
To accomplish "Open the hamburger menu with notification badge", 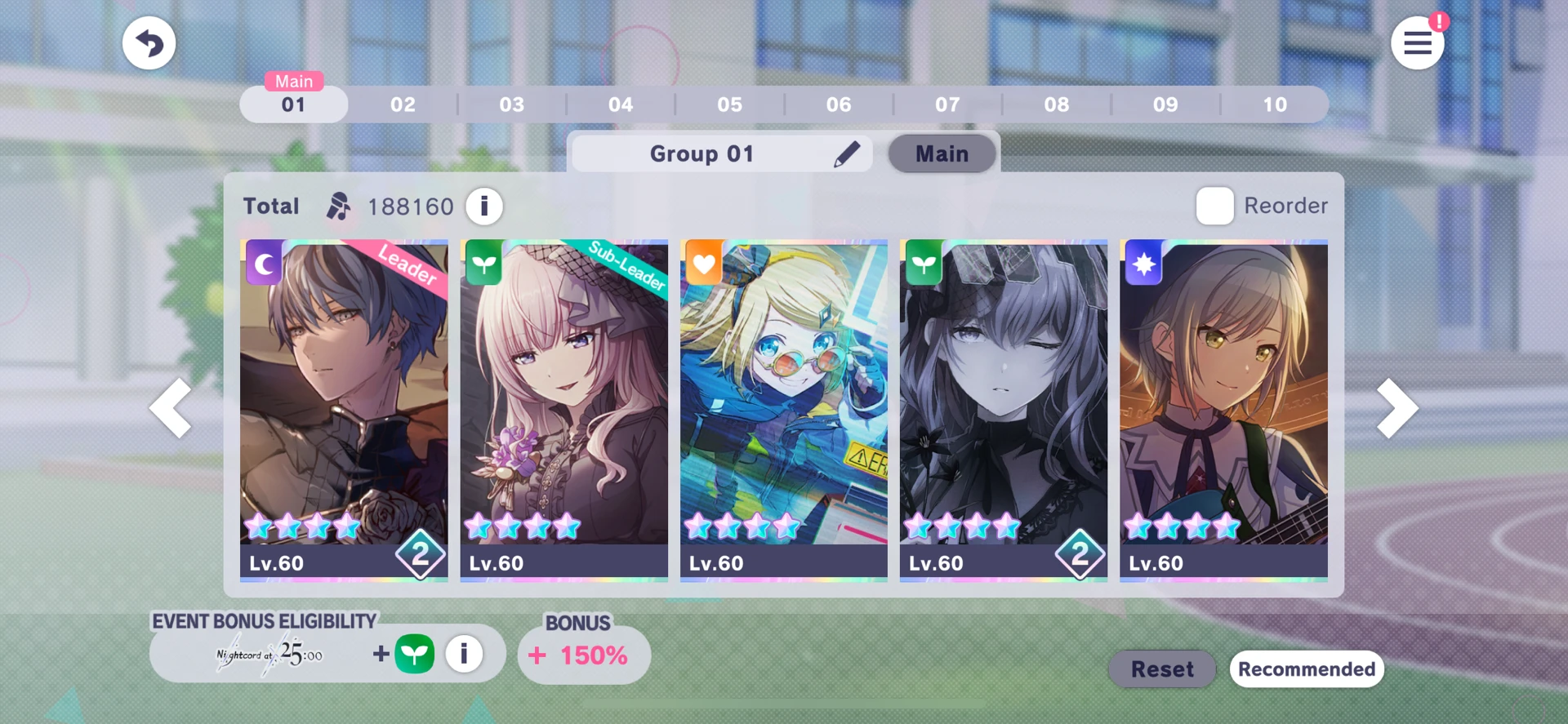I will tap(1417, 42).
